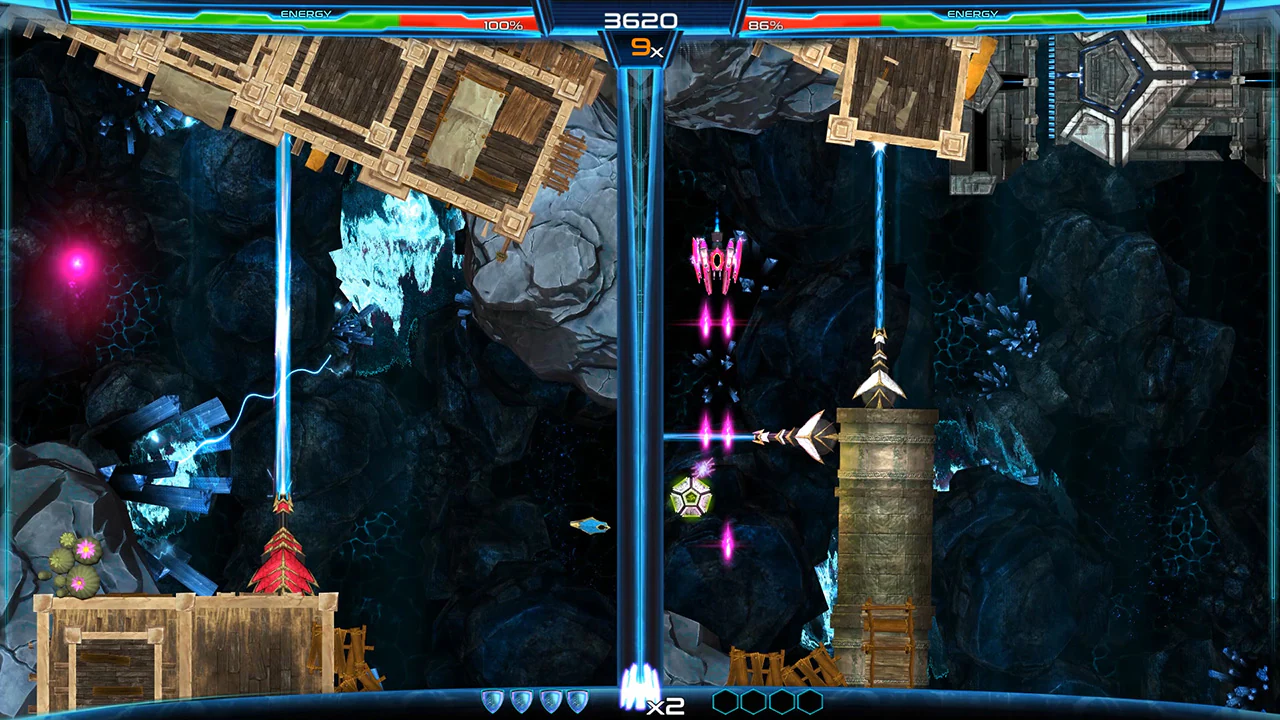1280x720 pixels.
Task: Click the glowing pink power orb on the left
Action: tap(77, 263)
